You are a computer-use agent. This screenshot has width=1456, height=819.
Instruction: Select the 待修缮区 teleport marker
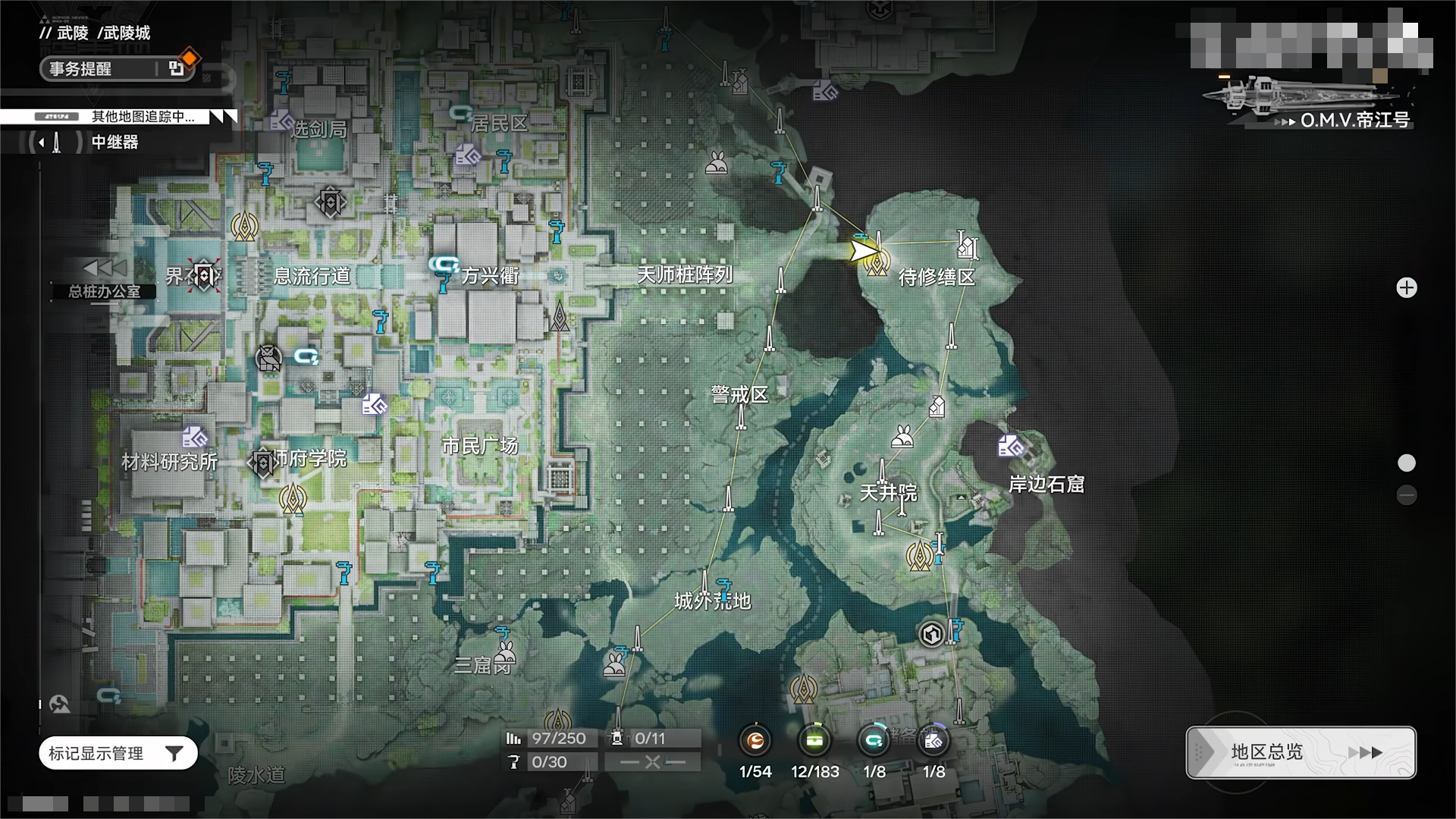pyautogui.click(x=877, y=263)
